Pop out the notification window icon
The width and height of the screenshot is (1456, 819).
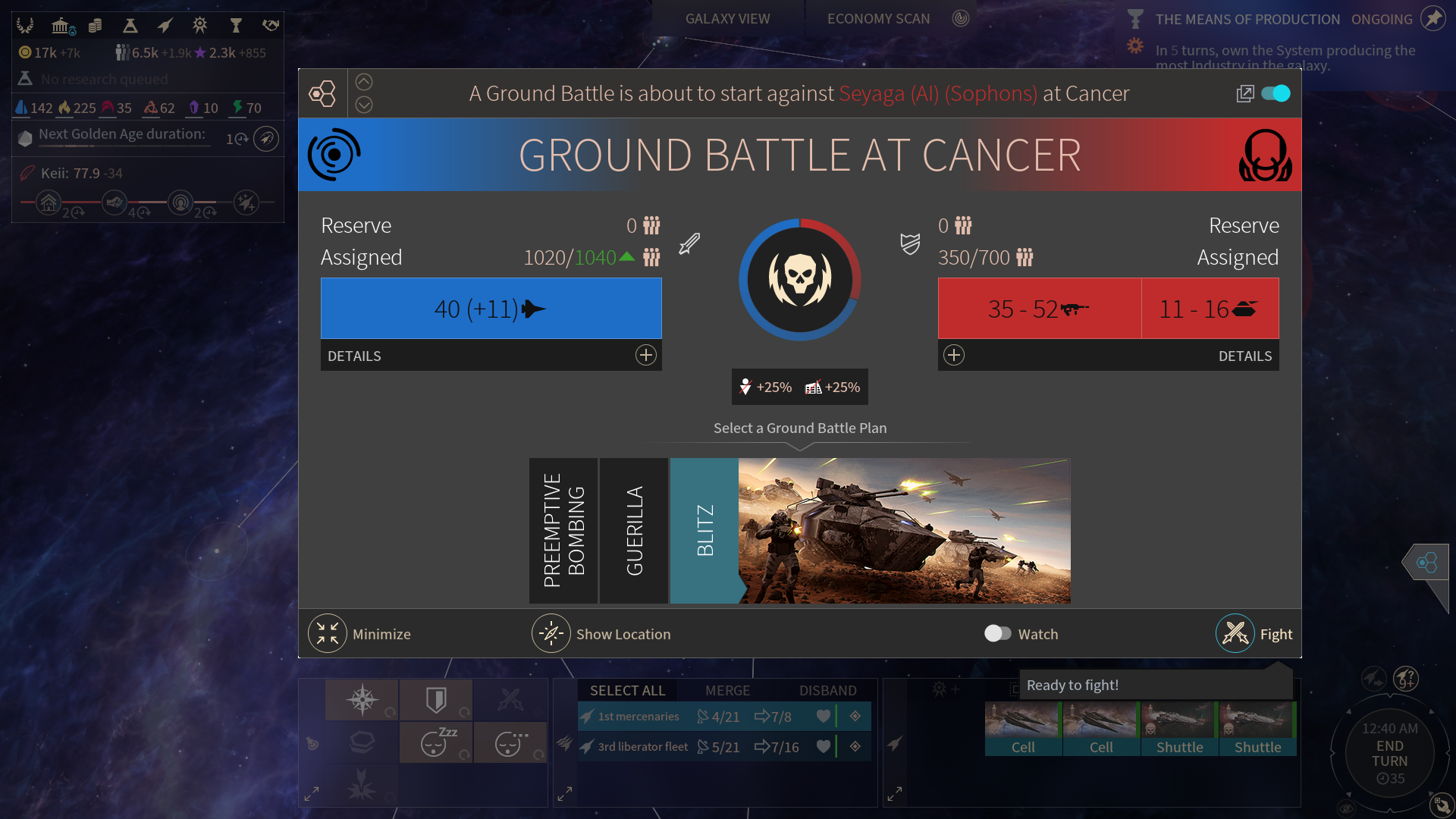point(1244,93)
